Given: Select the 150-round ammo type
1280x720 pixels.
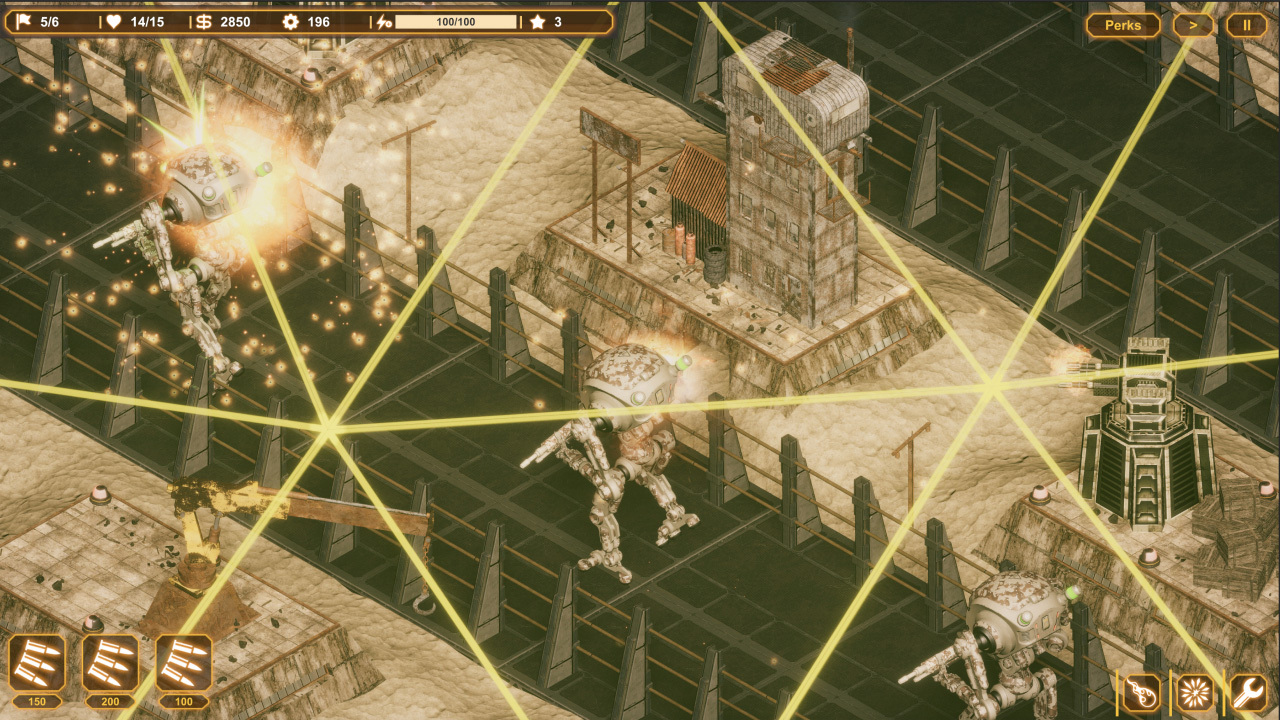Looking at the screenshot, I should click(37, 662).
